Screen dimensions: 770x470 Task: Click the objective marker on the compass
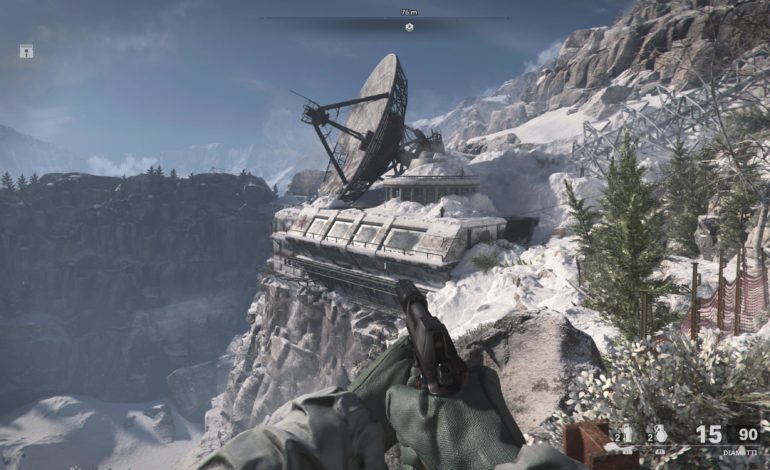pos(408,27)
